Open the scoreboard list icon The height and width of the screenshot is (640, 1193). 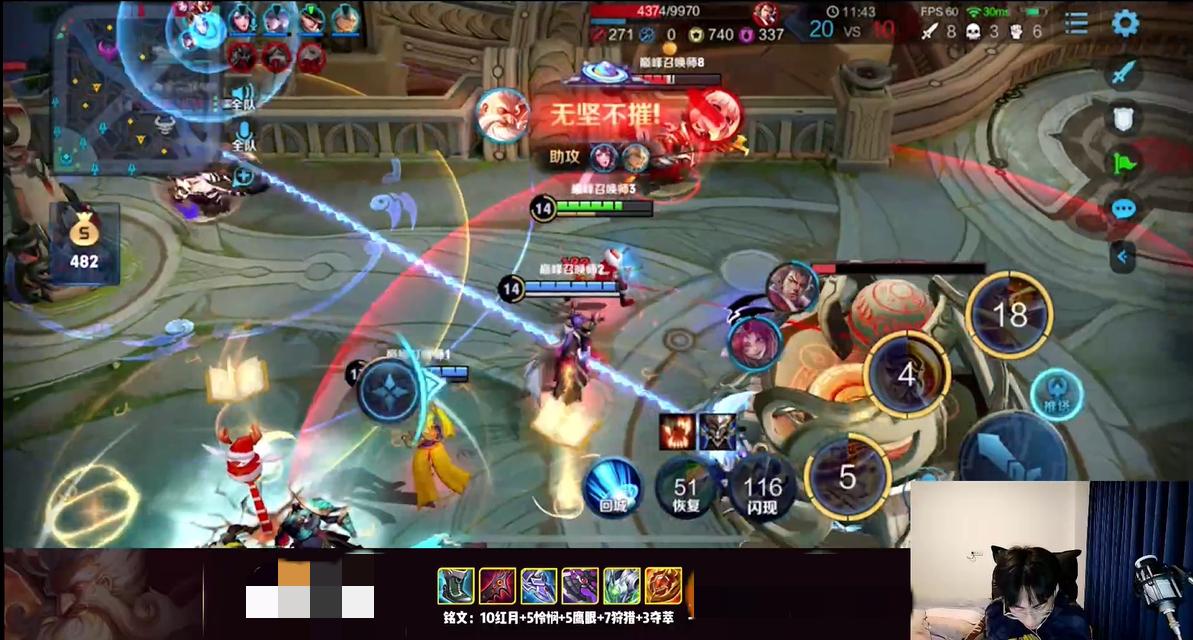(x=1076, y=23)
